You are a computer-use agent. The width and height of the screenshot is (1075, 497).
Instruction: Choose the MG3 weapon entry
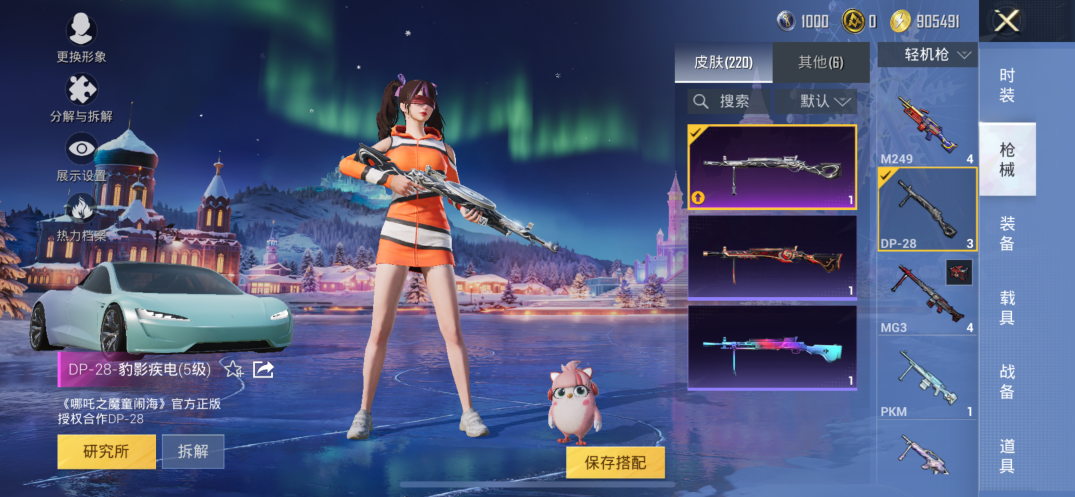[927, 296]
